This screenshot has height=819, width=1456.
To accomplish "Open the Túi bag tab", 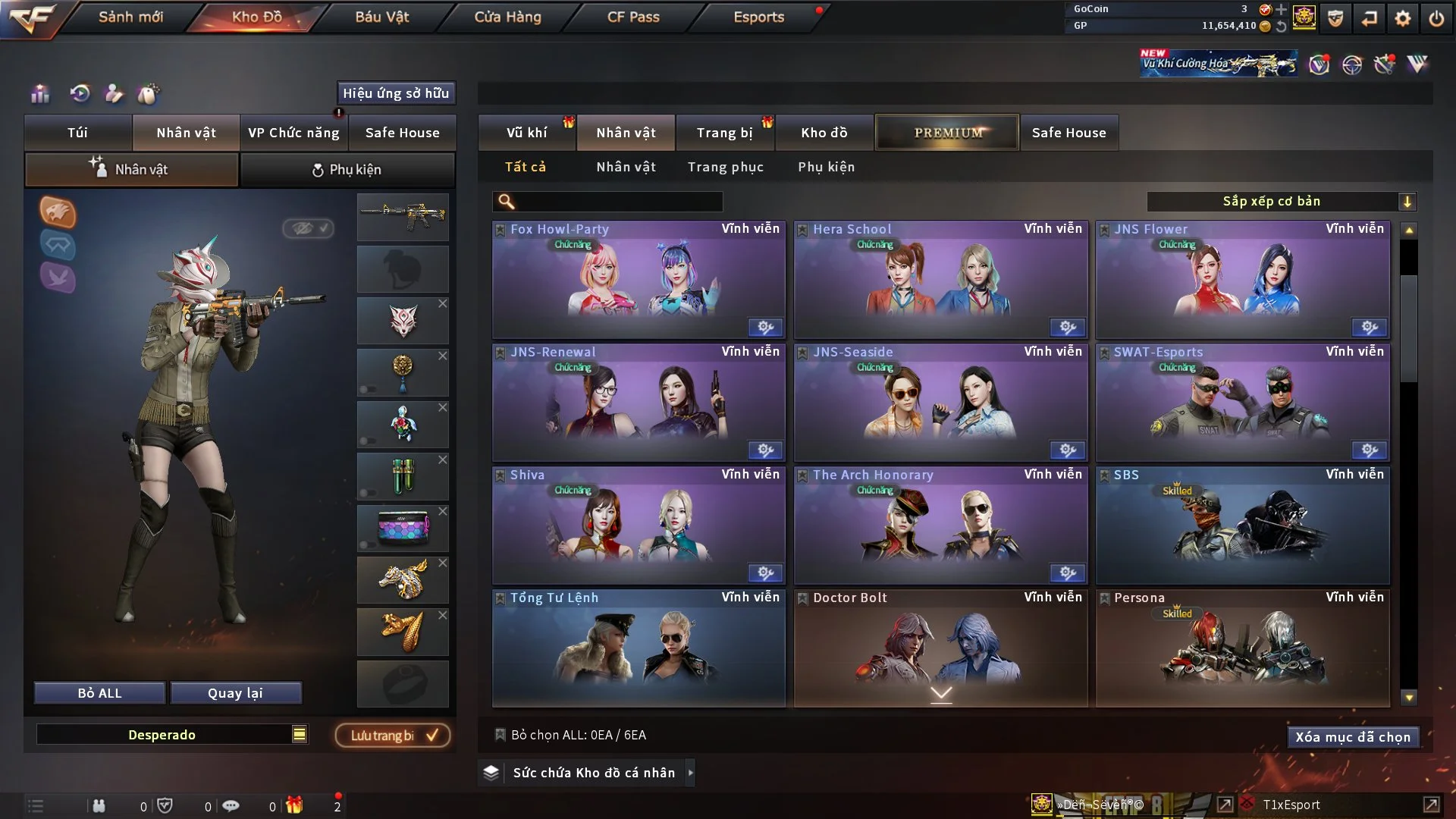I will (77, 133).
